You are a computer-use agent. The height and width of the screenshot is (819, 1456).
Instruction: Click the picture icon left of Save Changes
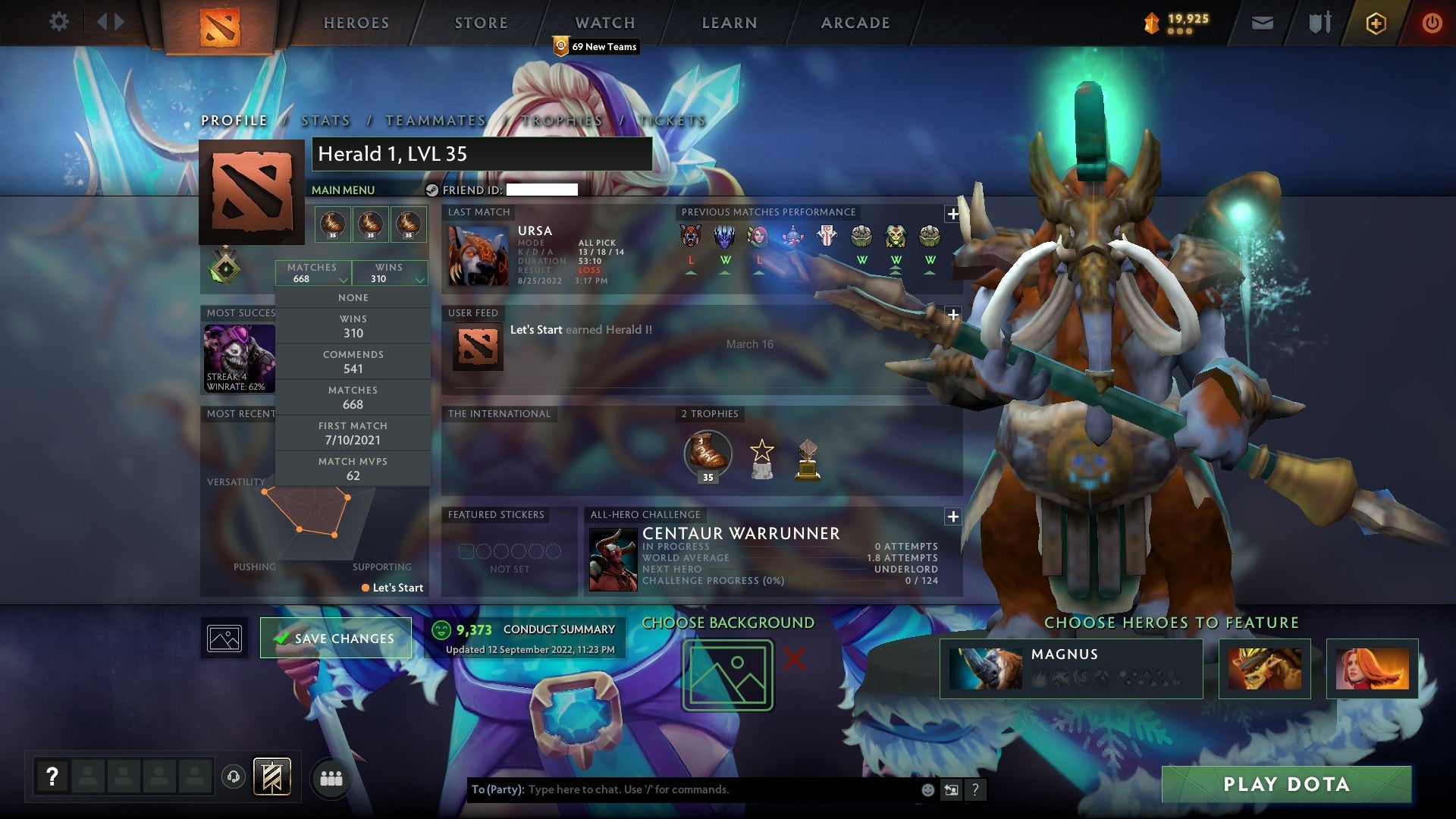click(x=224, y=638)
